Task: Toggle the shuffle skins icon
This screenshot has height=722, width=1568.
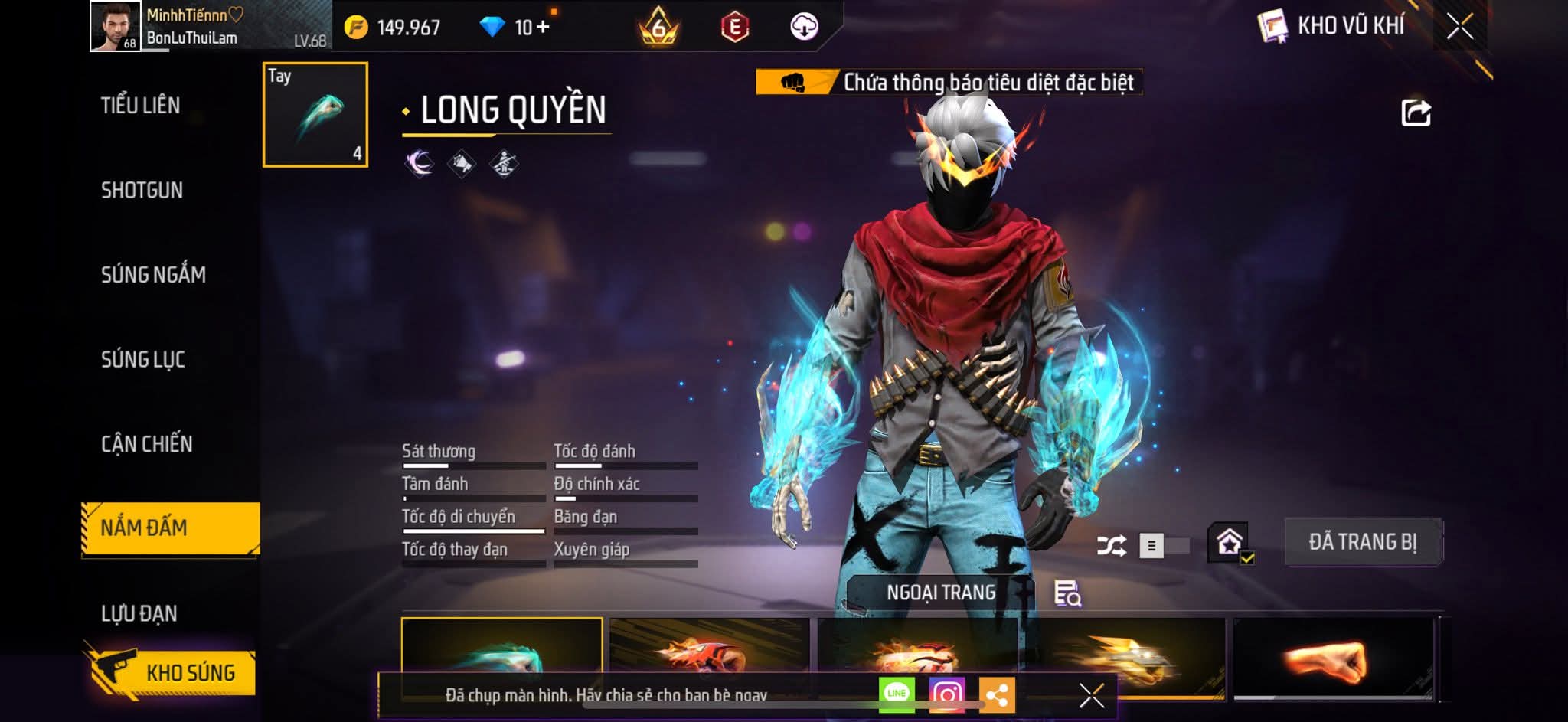Action: (1111, 546)
